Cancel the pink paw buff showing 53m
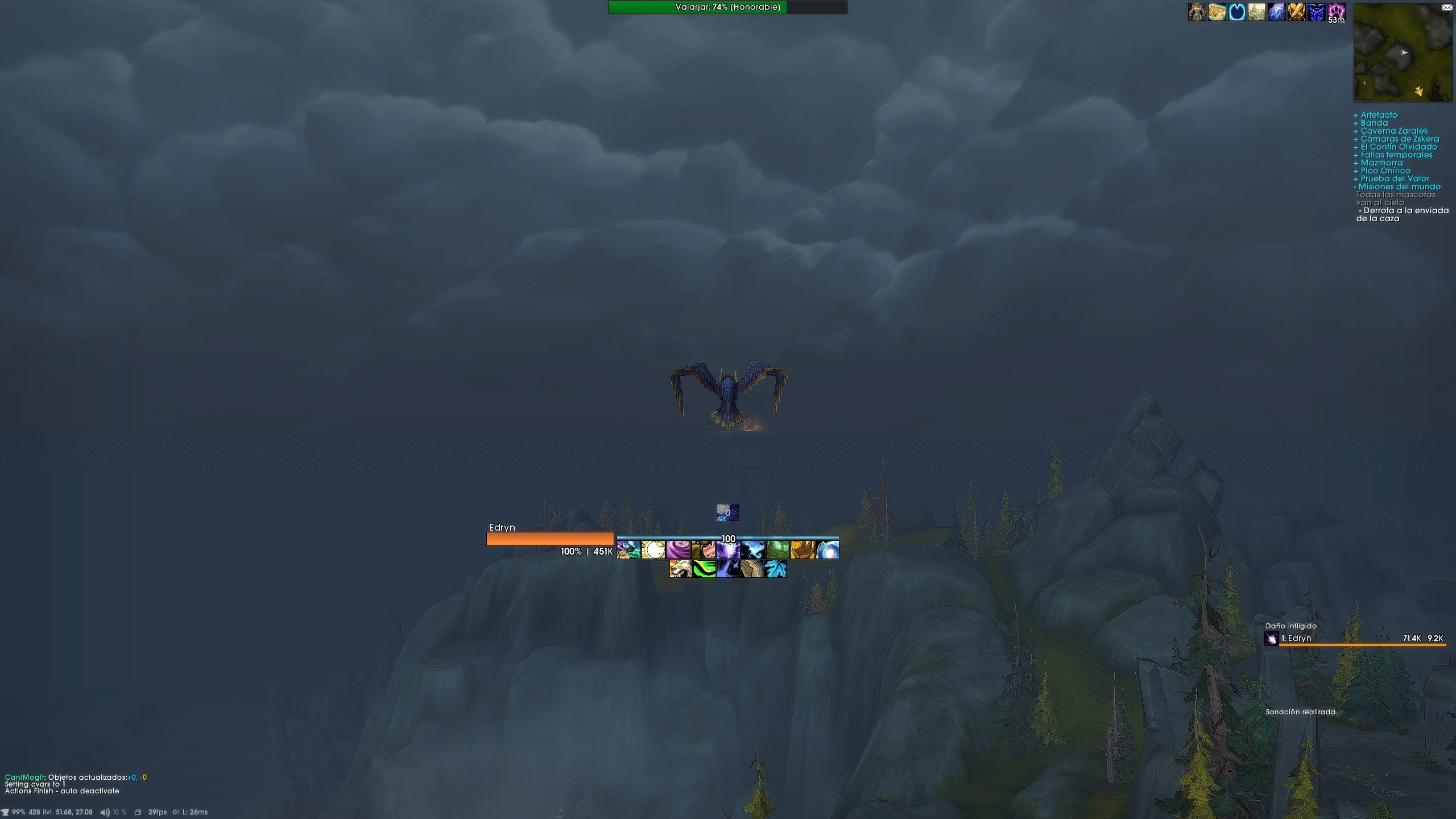Viewport: 1456px width, 819px height. click(x=1337, y=13)
